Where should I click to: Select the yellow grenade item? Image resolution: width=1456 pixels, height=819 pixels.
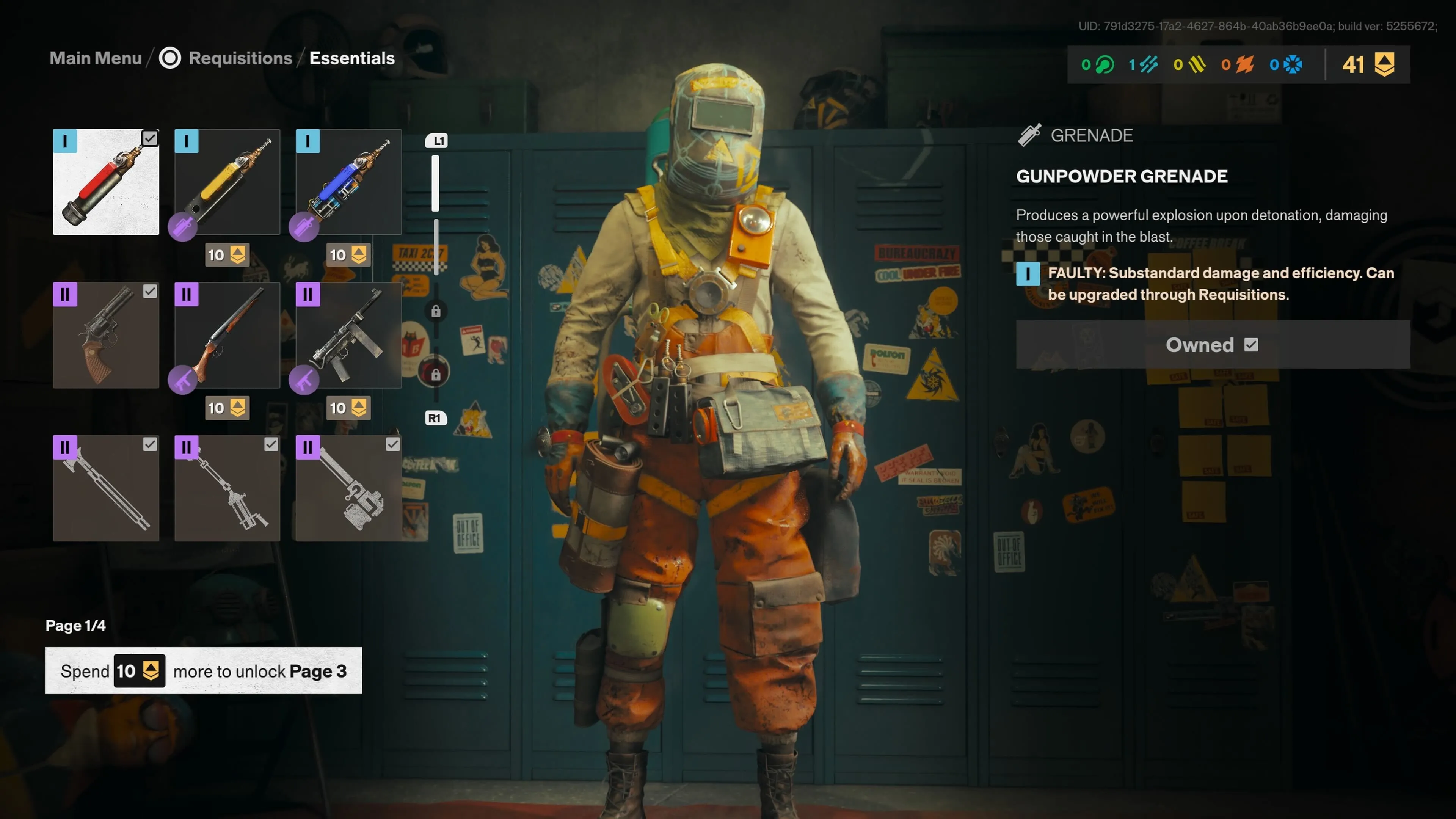point(227,182)
